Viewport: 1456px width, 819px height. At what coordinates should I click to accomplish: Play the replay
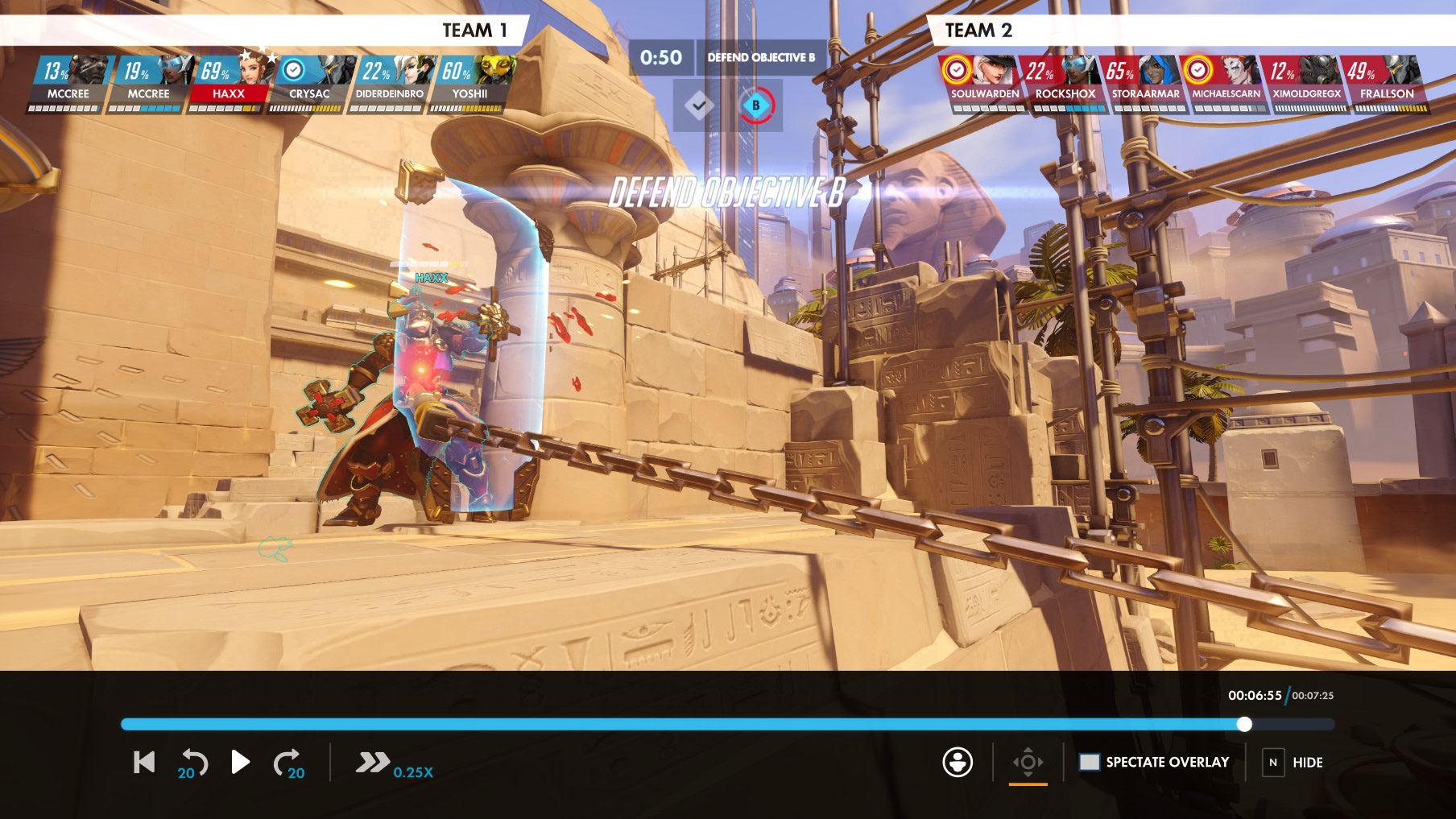coord(240,762)
